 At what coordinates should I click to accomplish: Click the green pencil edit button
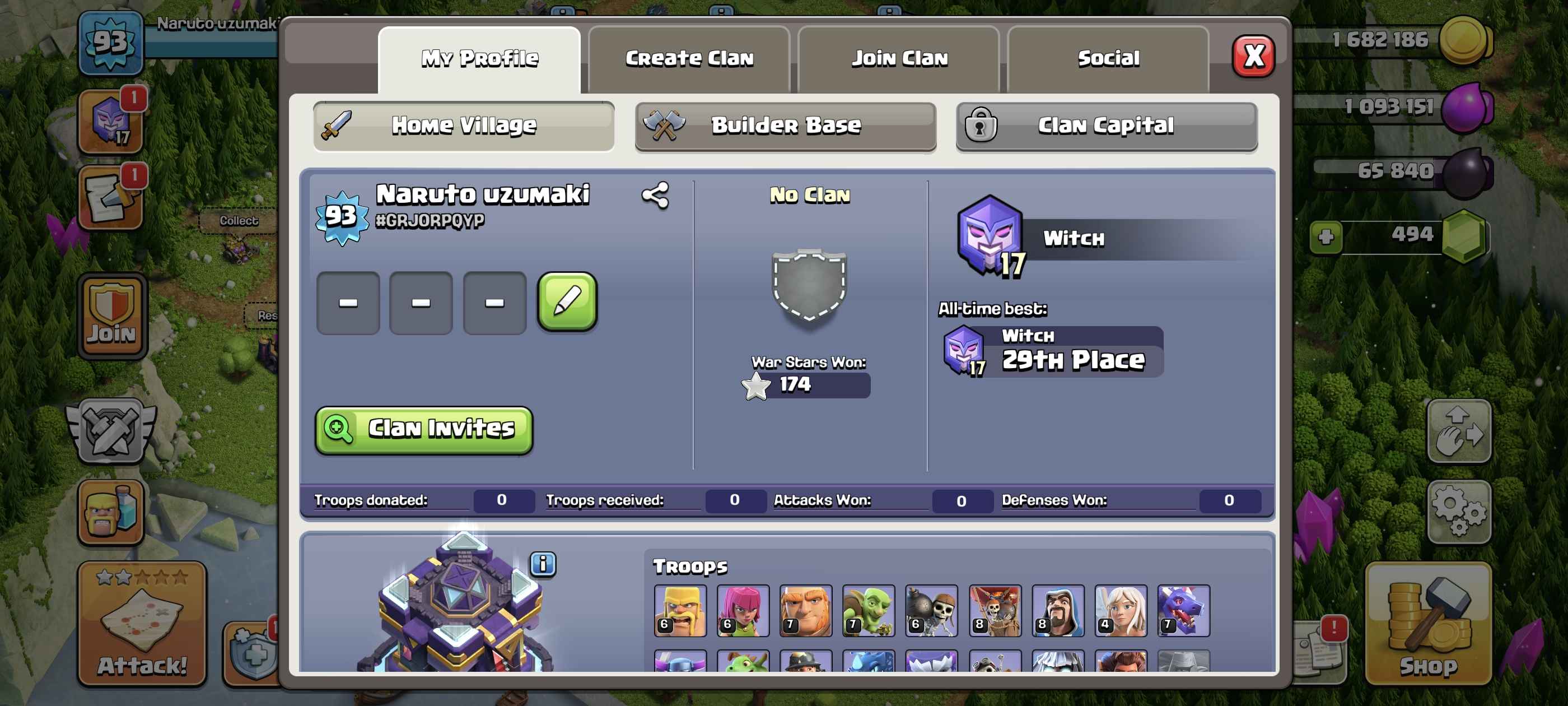click(567, 301)
